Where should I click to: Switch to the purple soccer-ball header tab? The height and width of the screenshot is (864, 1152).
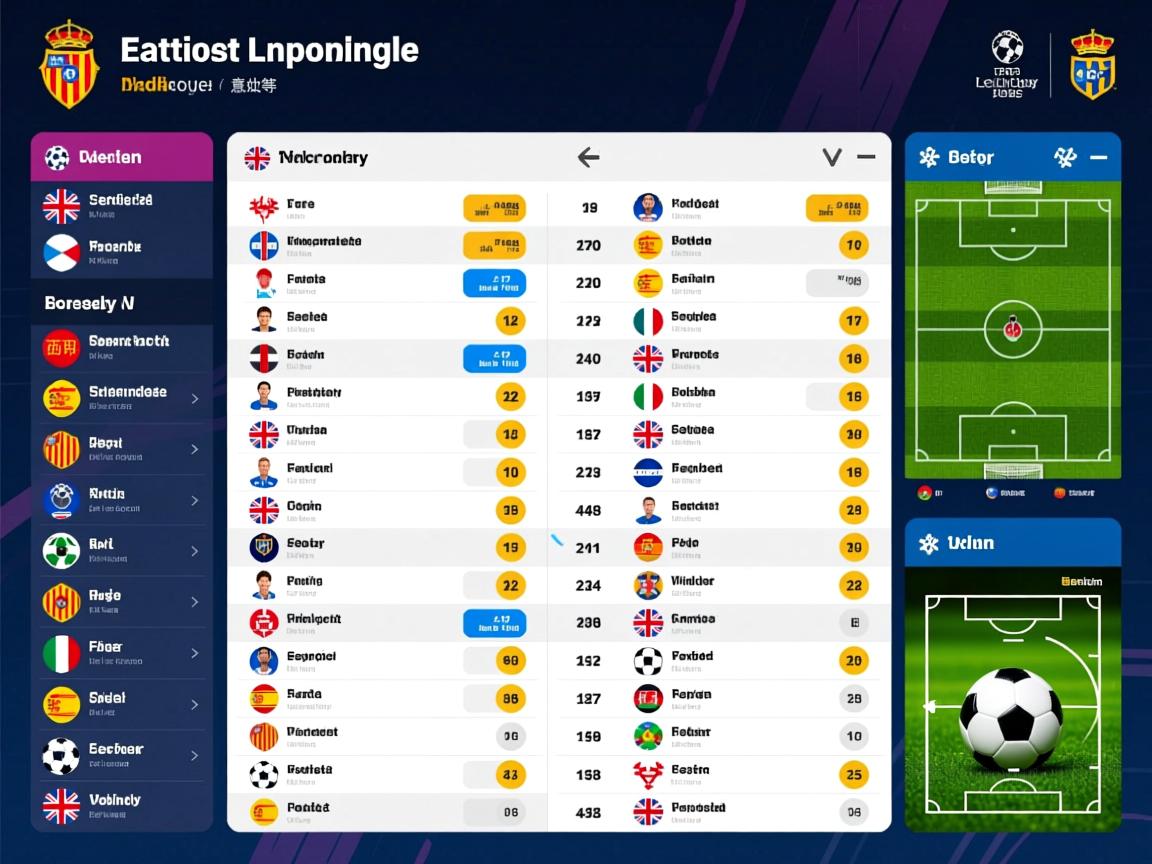(122, 157)
